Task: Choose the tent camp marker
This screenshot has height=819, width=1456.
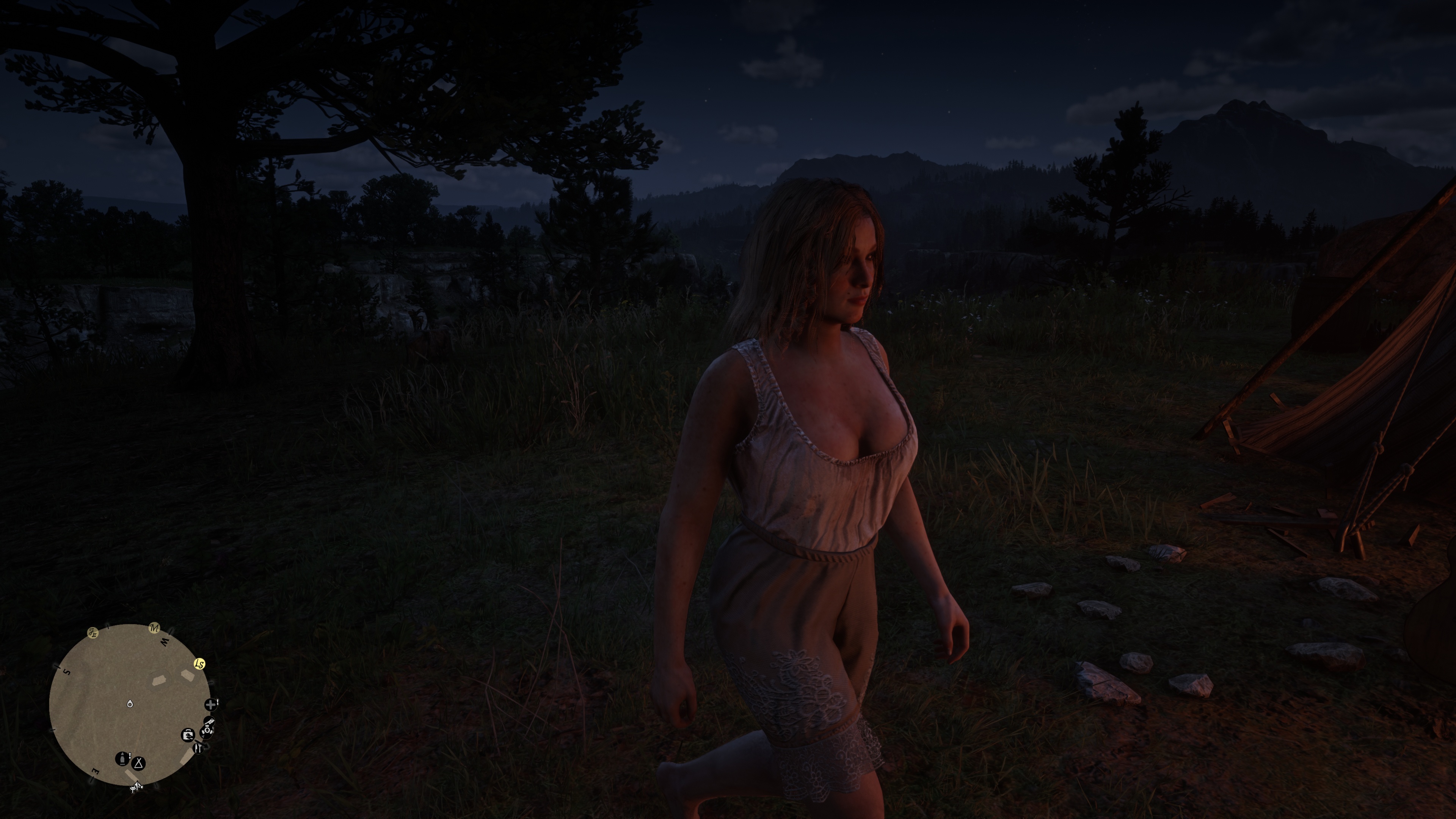Action: (x=139, y=764)
